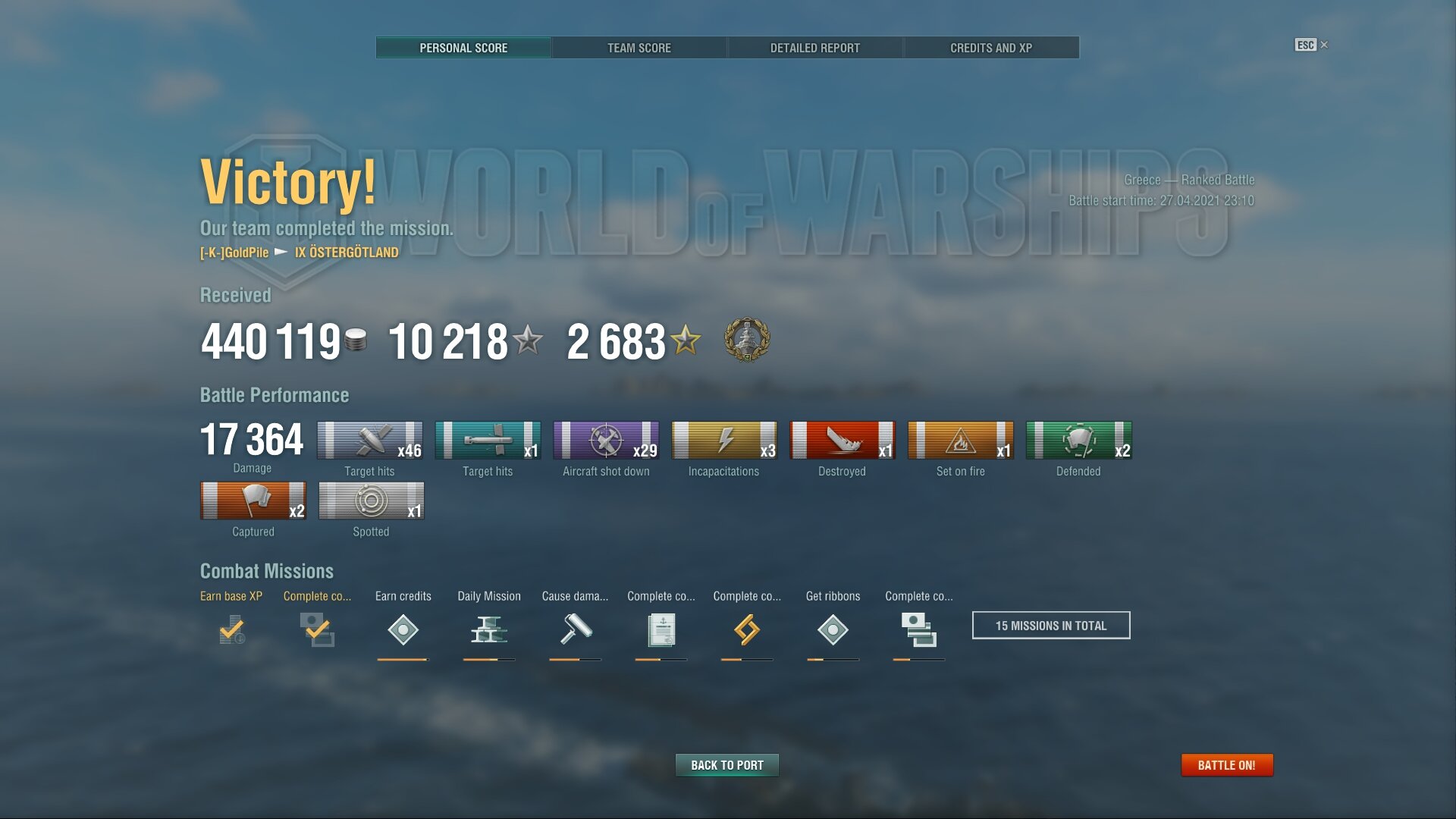Close the results screen with the X

click(1324, 45)
